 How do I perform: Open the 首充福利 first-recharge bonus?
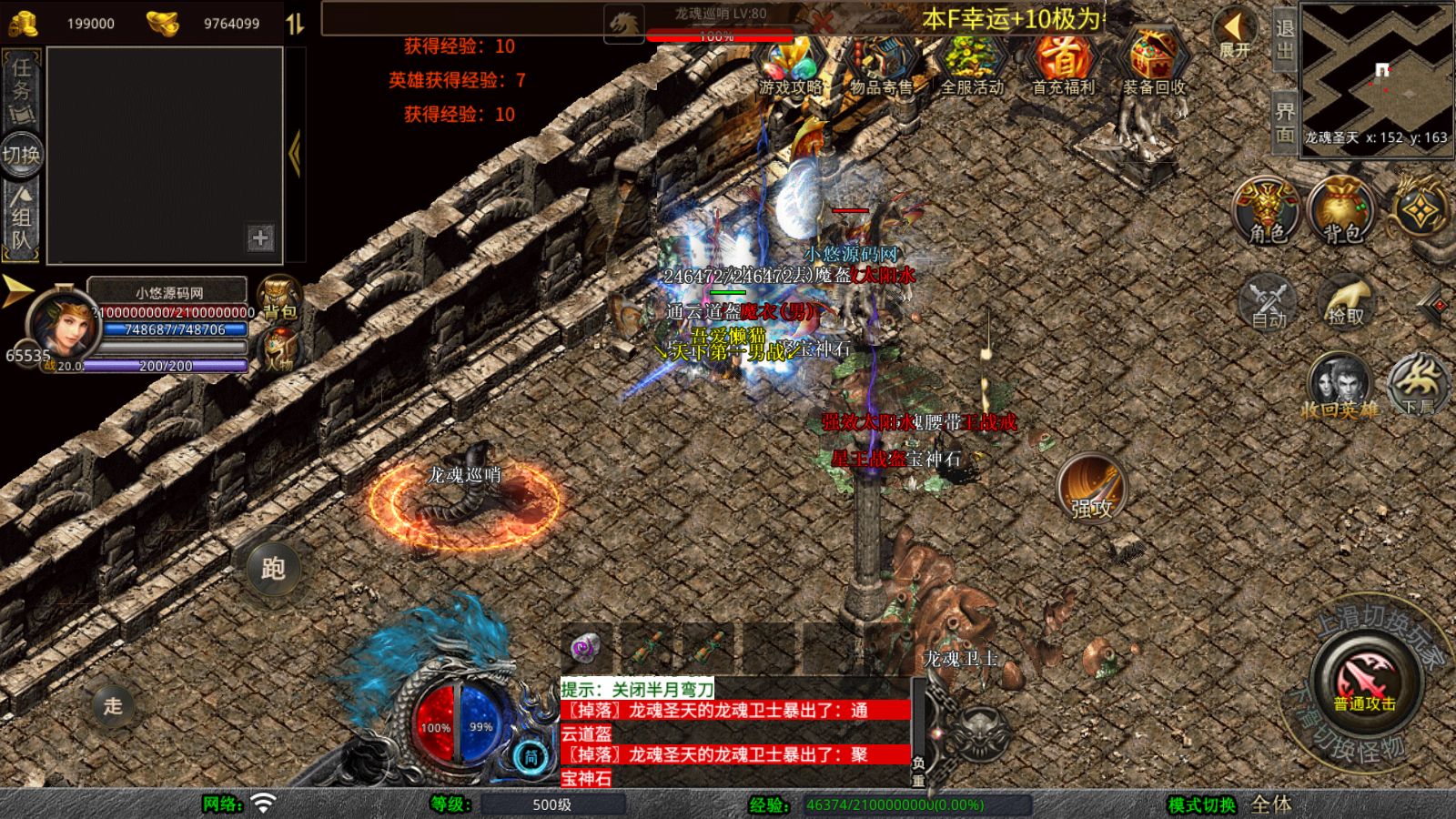pos(1062,64)
